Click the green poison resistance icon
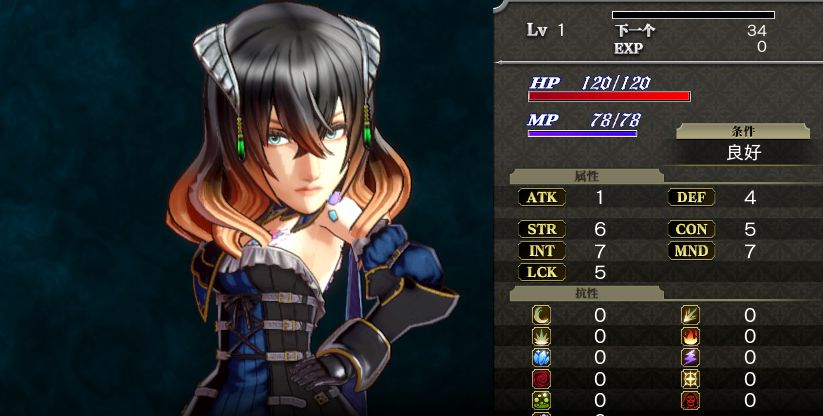The width and height of the screenshot is (823, 416). pos(541,401)
